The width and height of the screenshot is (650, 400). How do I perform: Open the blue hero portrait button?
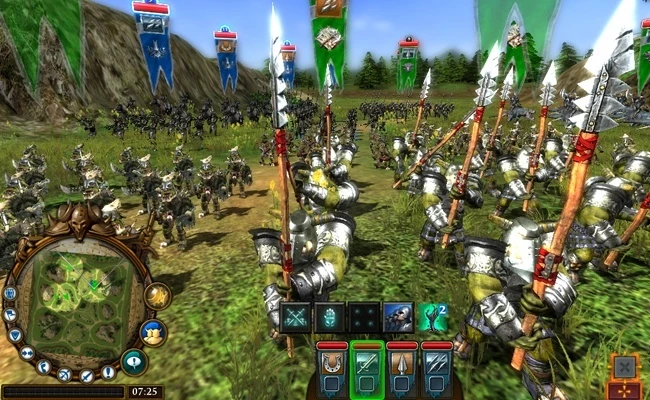pyautogui.click(x=153, y=332)
